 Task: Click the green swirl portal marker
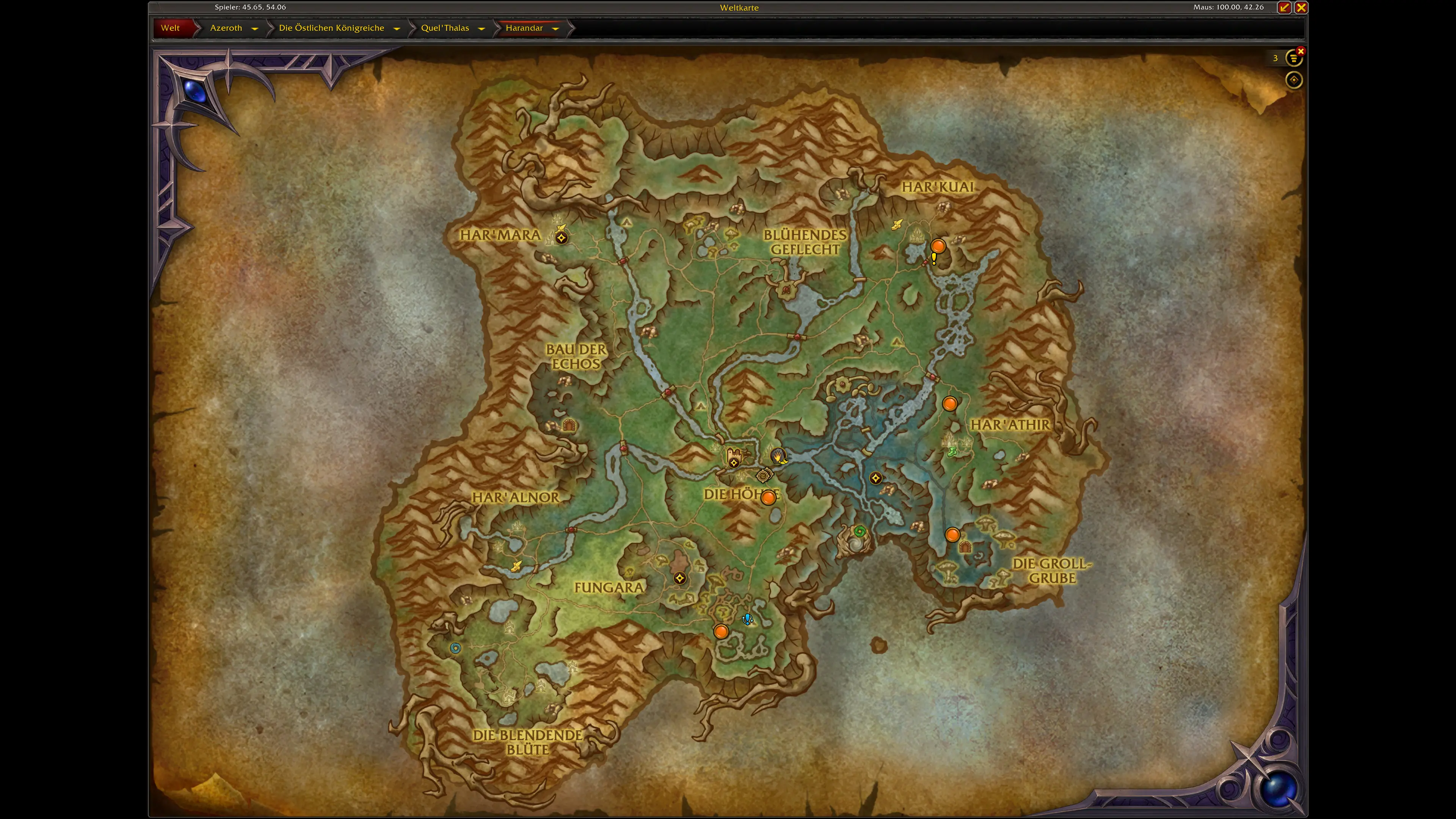(x=860, y=531)
